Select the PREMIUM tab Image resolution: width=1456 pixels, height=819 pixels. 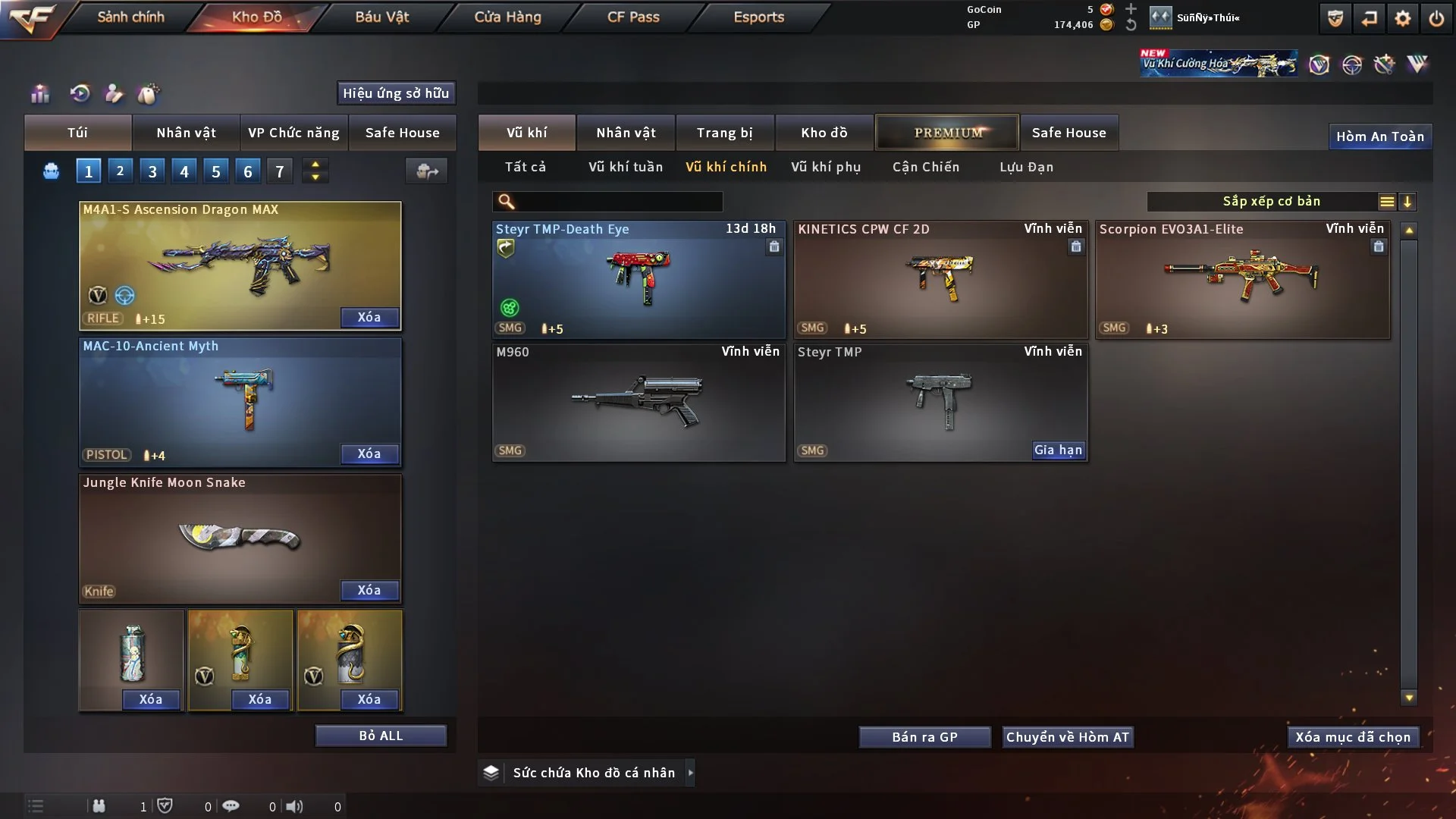947,133
